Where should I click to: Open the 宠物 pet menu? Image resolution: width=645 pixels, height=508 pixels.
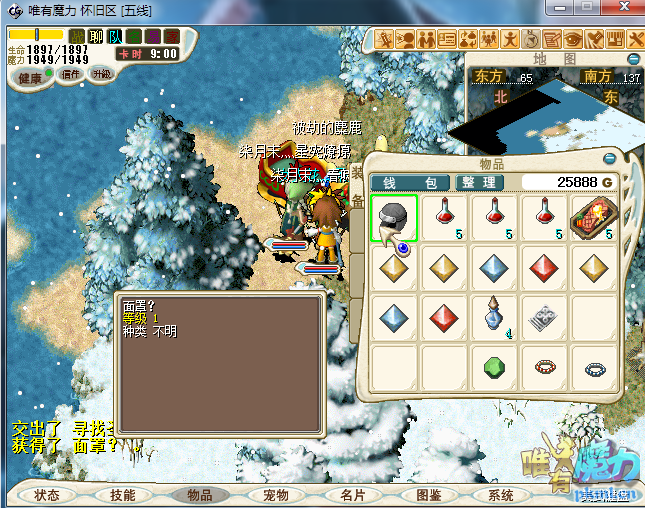275,495
